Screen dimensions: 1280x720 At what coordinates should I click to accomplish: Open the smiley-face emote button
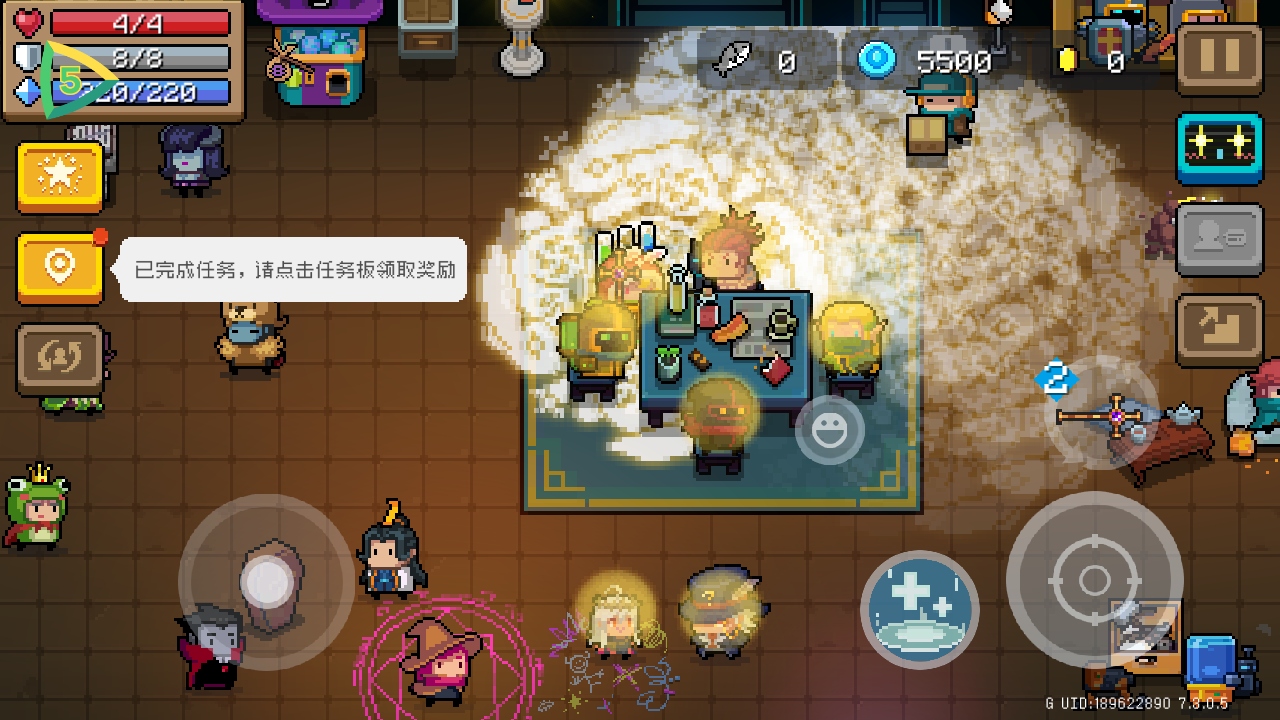[829, 430]
